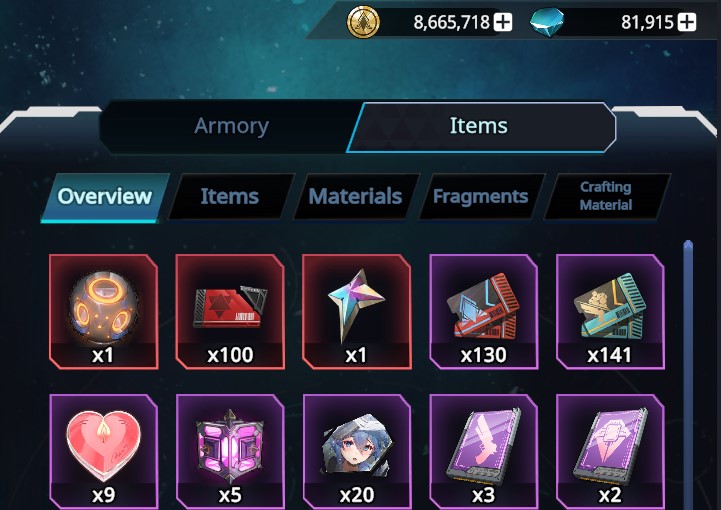The height and width of the screenshot is (510, 721).
Task: Select the main Items tab
Action: pyautogui.click(x=478, y=126)
